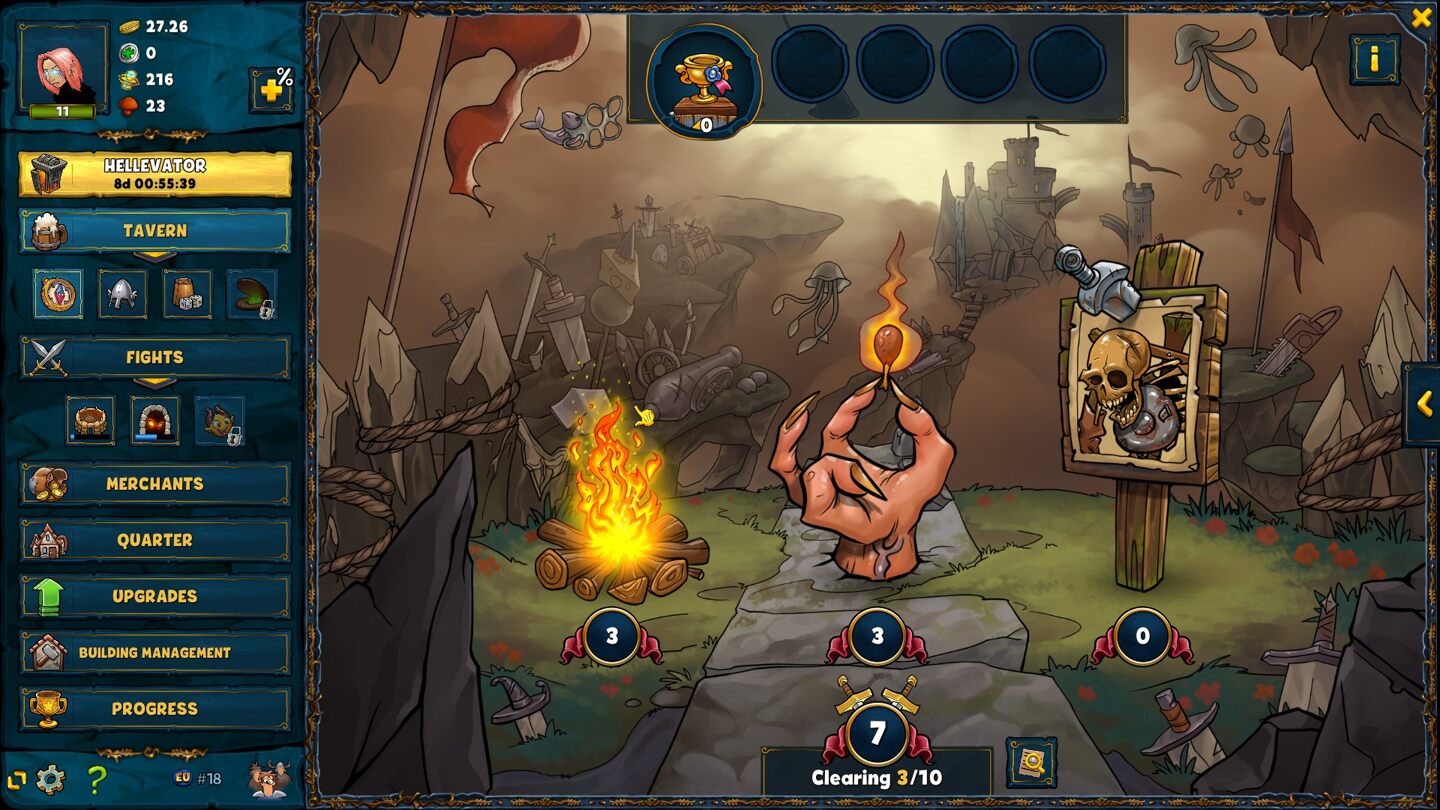Select the steel helmet icon
1440x810 pixels.
coord(122,294)
